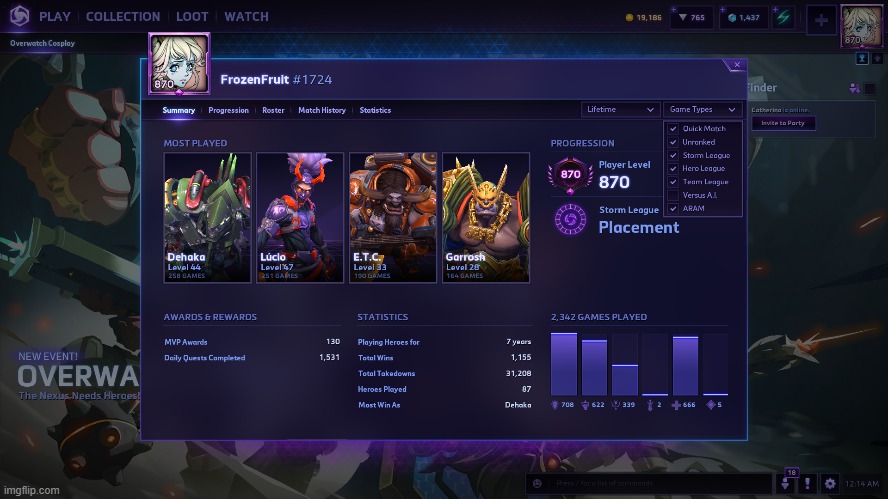
Task: Open the Roster tab
Action: tap(273, 110)
